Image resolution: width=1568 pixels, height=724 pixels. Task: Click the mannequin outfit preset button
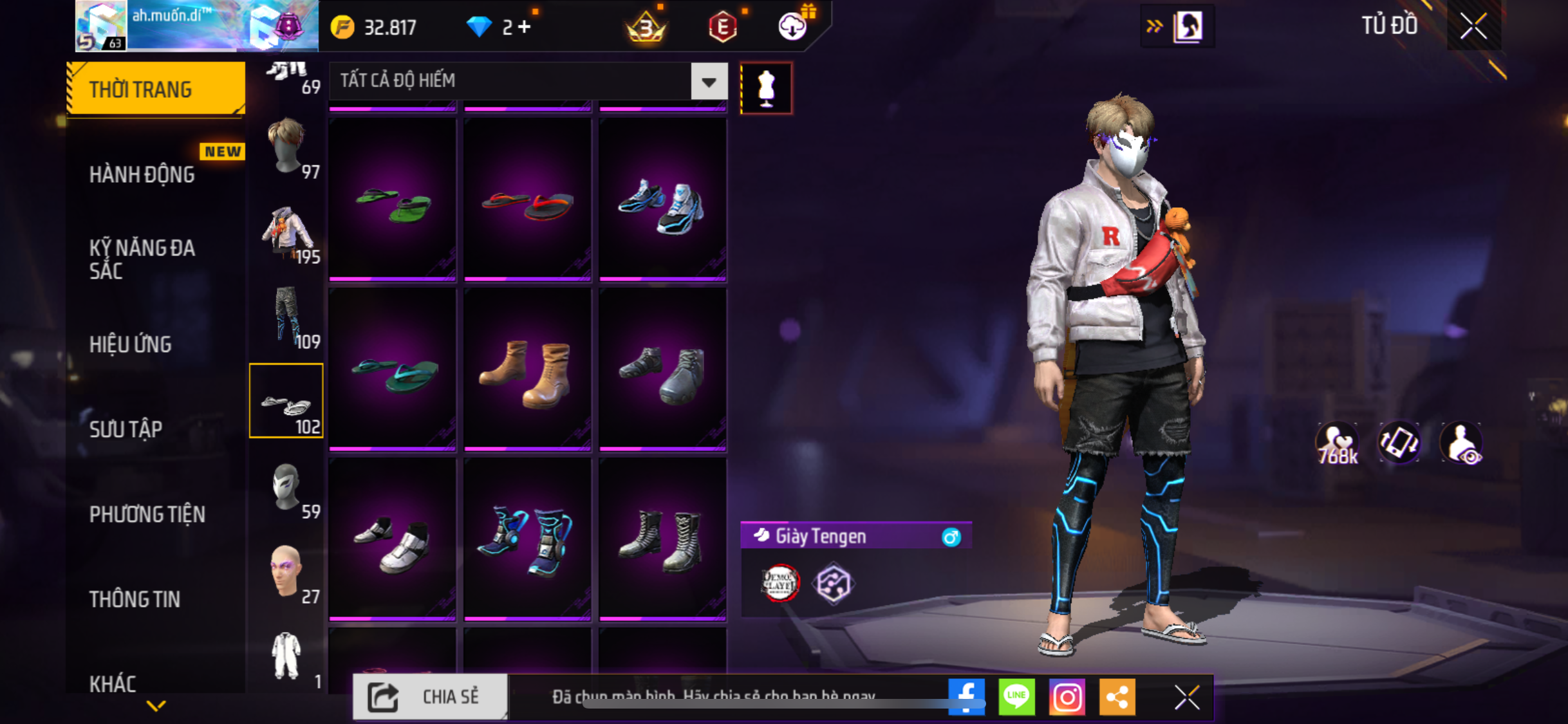[766, 88]
